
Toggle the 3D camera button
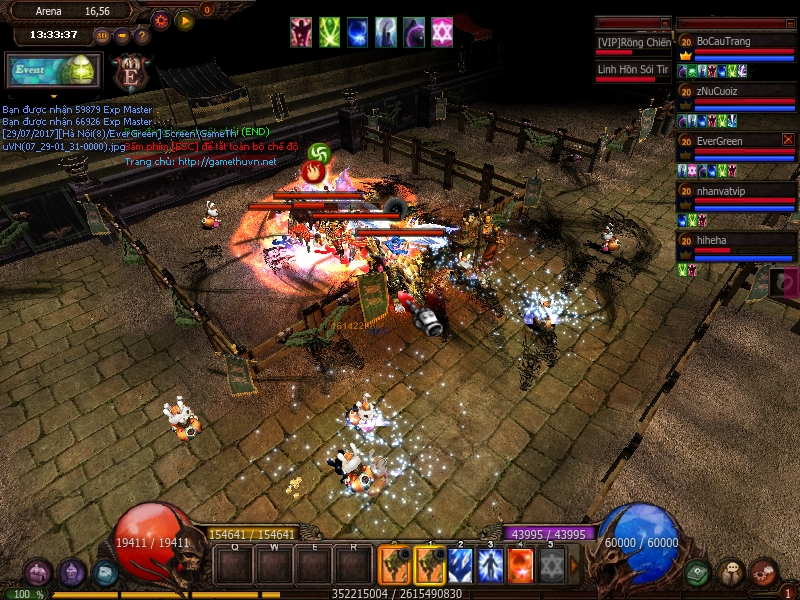click(x=102, y=36)
